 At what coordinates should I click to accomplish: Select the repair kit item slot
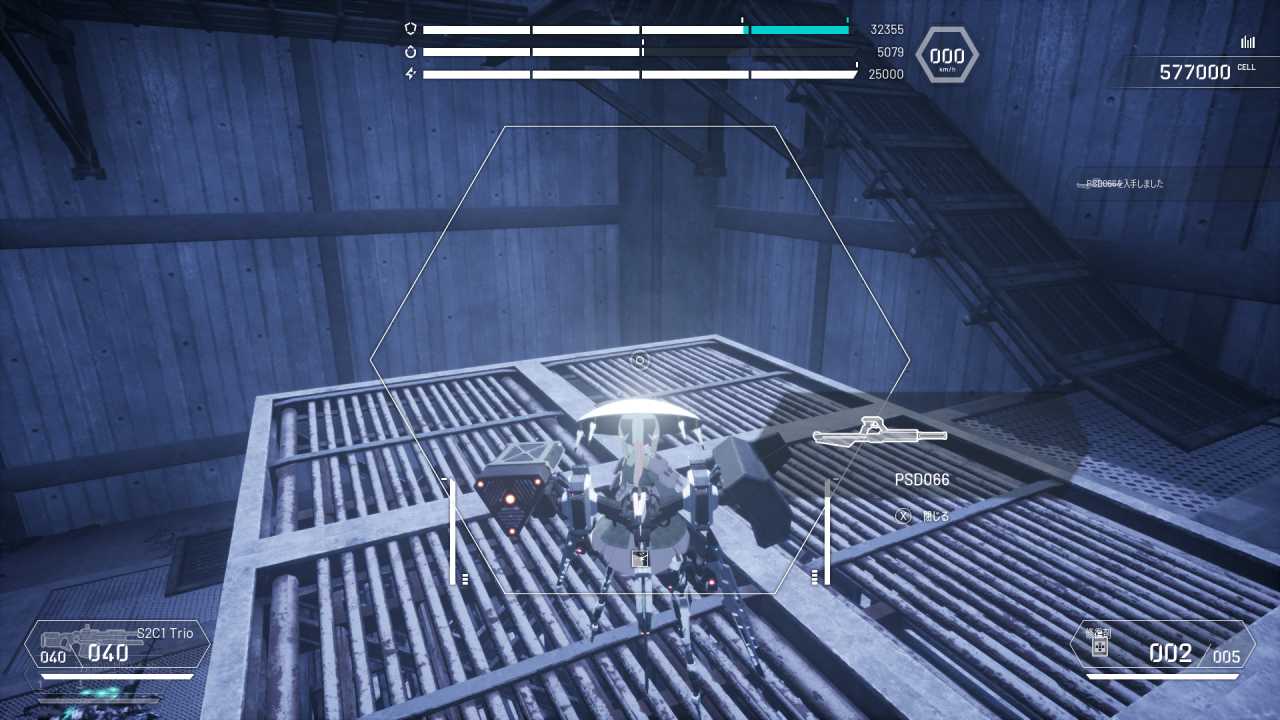point(1161,646)
